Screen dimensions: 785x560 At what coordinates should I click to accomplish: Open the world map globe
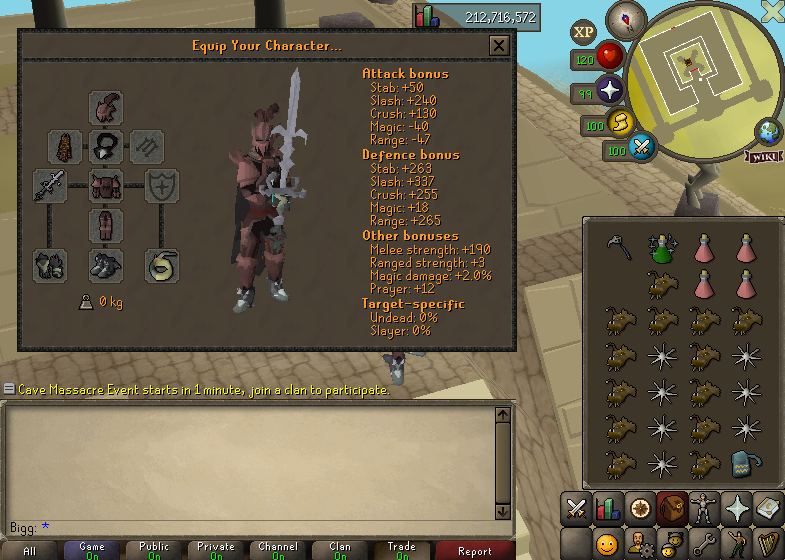(x=769, y=131)
